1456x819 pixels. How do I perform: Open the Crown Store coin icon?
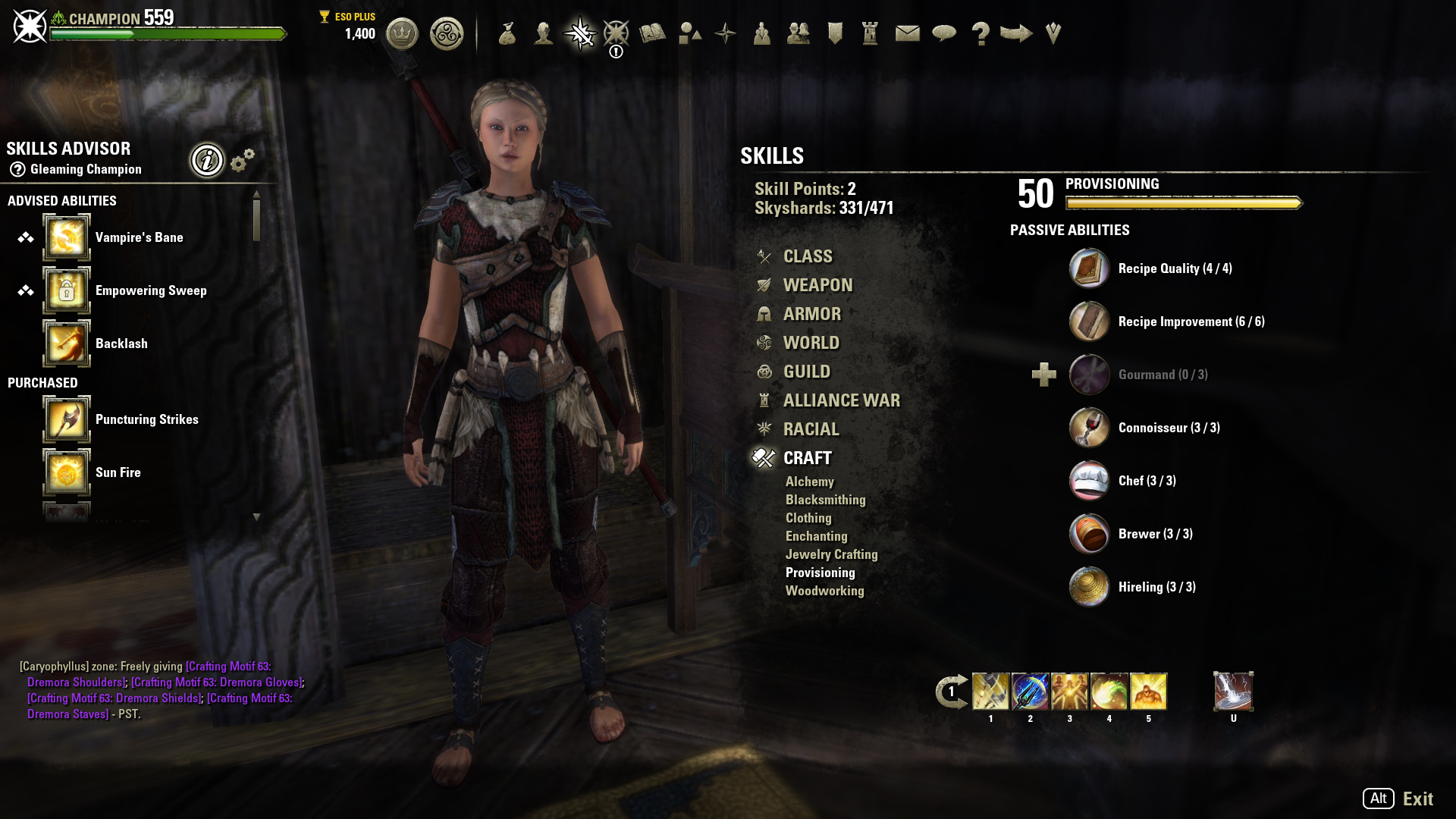coord(402,33)
